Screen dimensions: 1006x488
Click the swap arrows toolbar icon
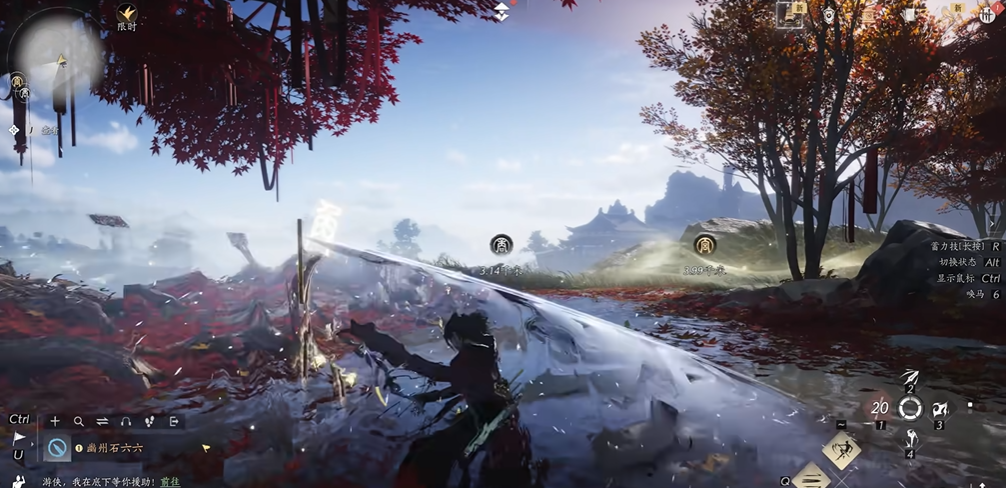(101, 421)
